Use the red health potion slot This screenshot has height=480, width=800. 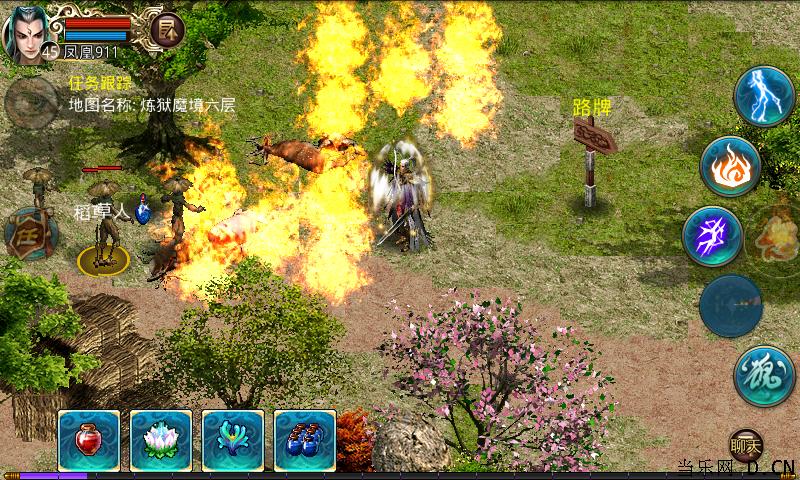pos(89,440)
